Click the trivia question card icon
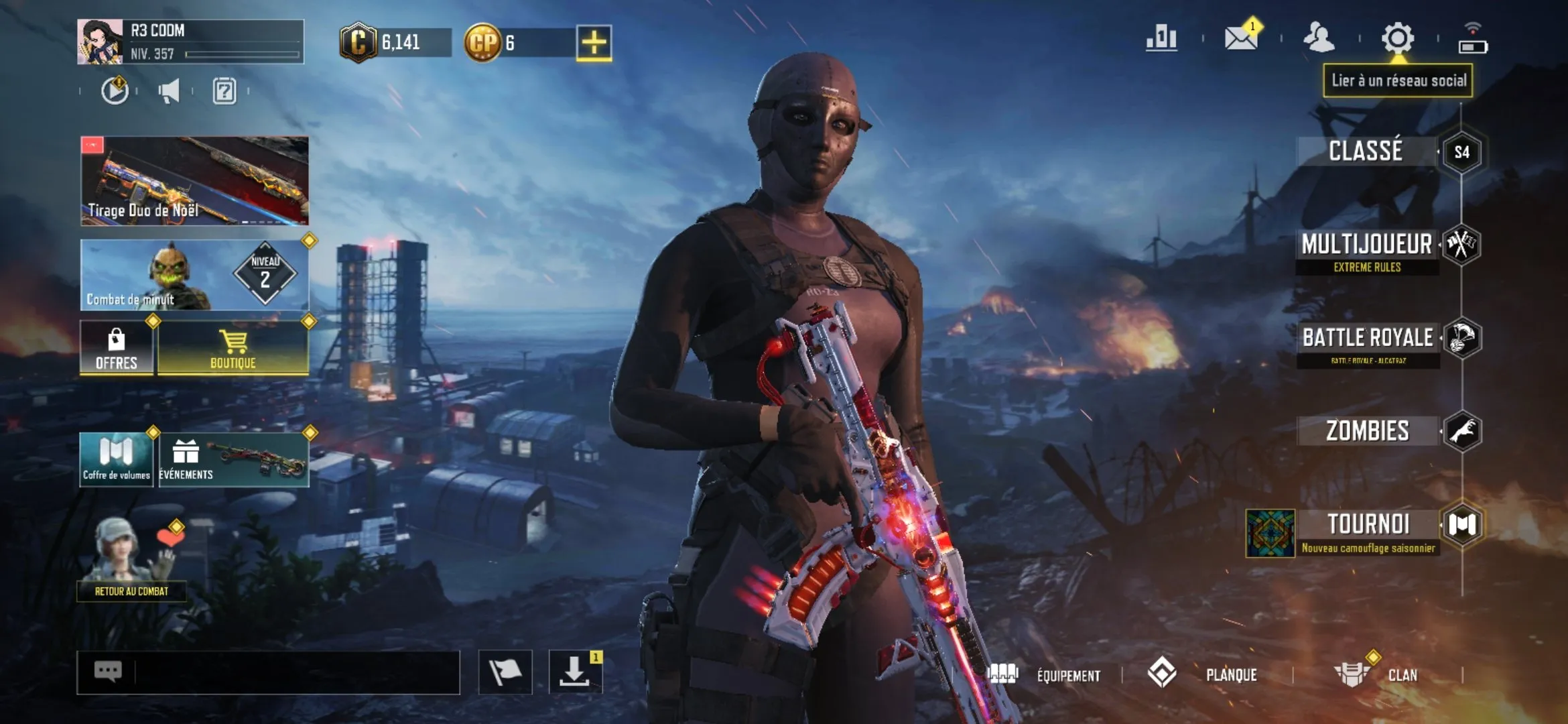Image resolution: width=1568 pixels, height=724 pixels. (x=226, y=93)
